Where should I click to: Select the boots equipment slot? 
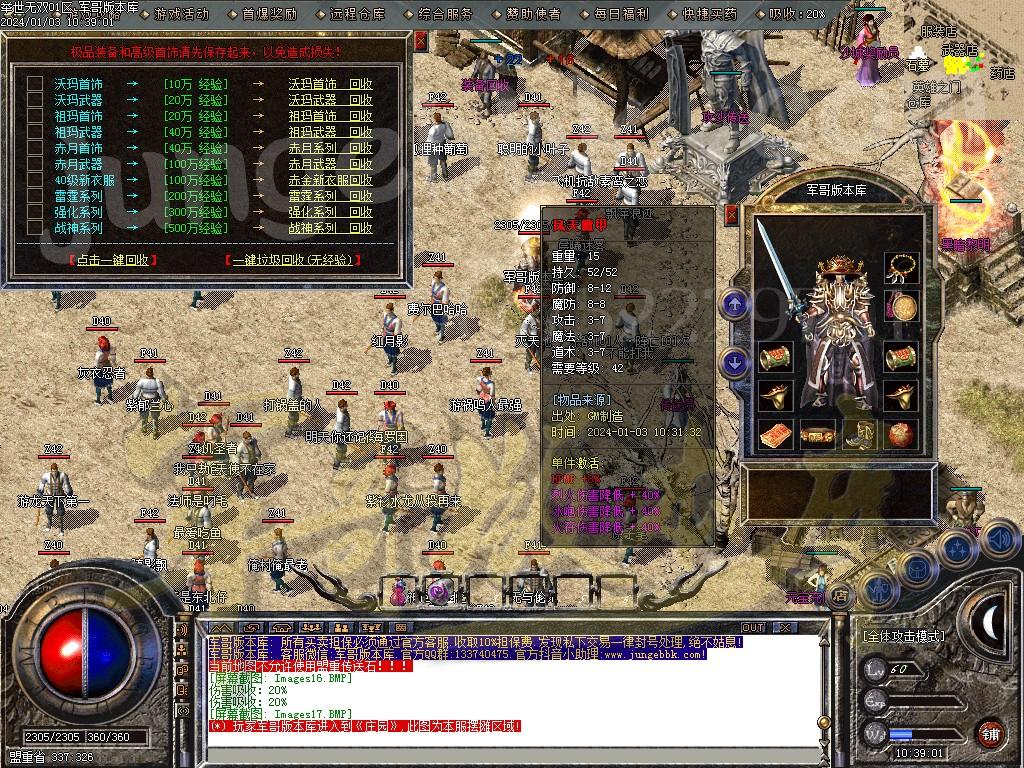point(861,435)
